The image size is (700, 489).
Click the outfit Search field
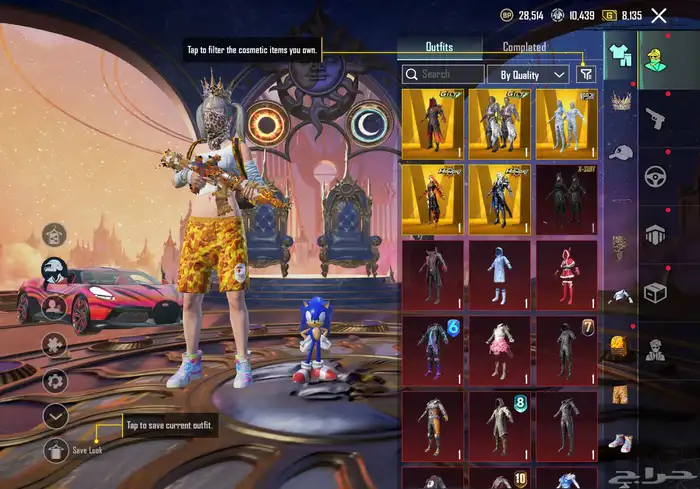(x=443, y=74)
